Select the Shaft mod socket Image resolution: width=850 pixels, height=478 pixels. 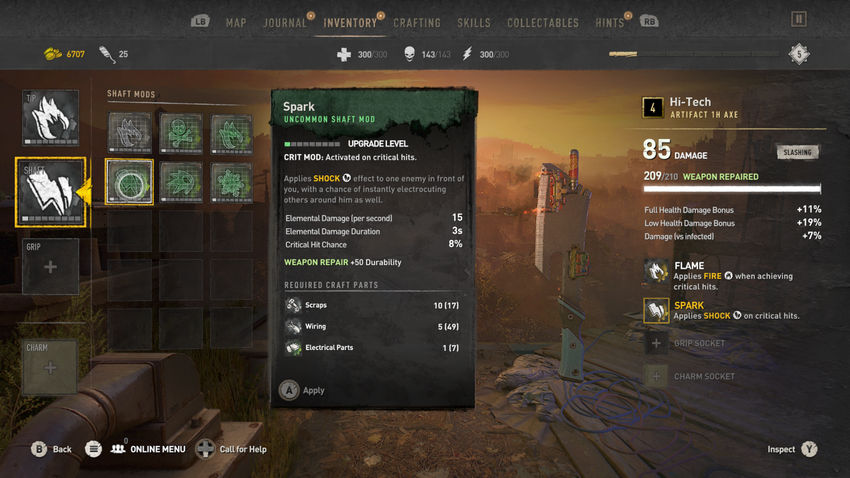tap(50, 192)
